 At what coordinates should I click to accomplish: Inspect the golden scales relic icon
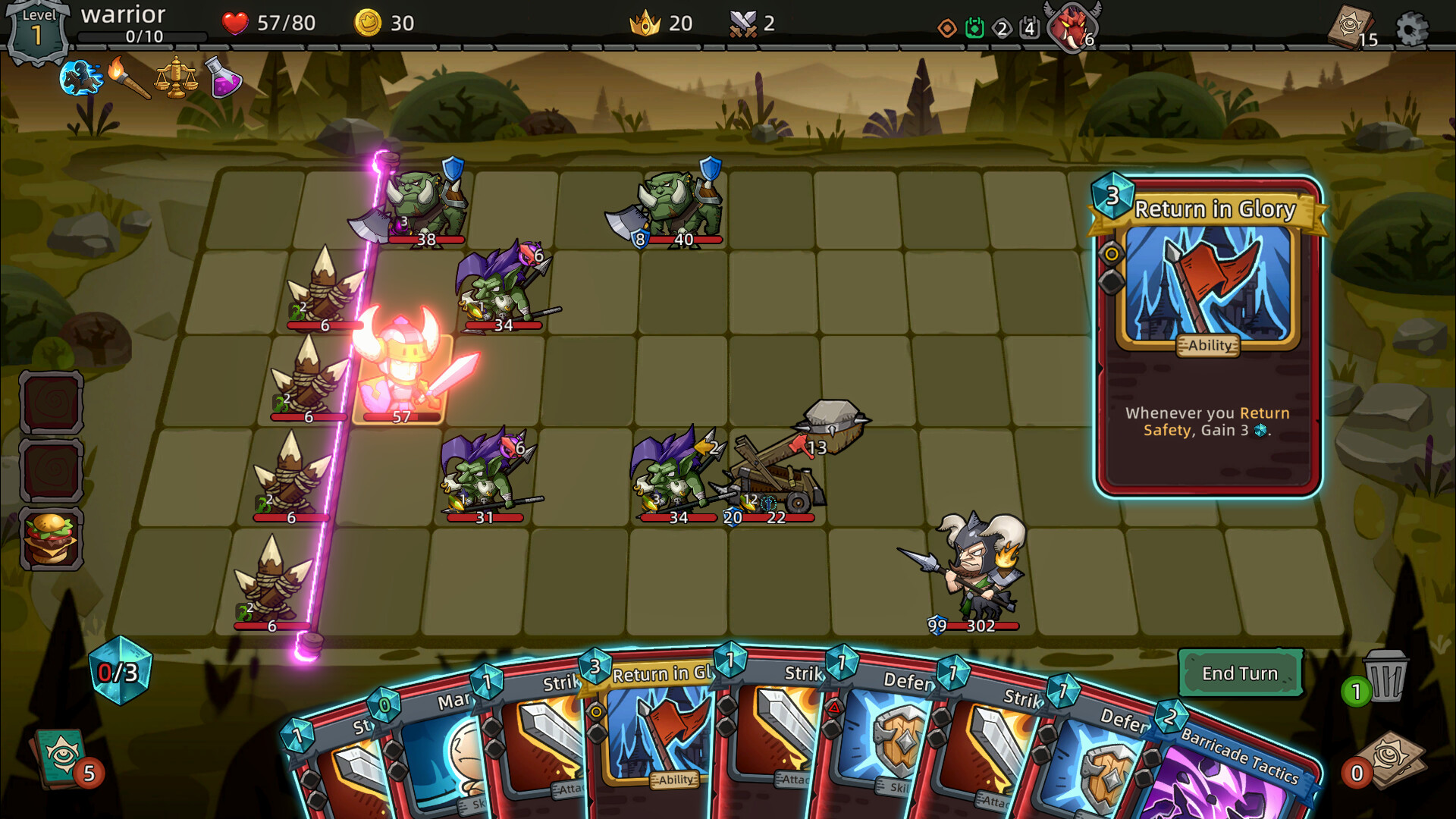click(175, 78)
